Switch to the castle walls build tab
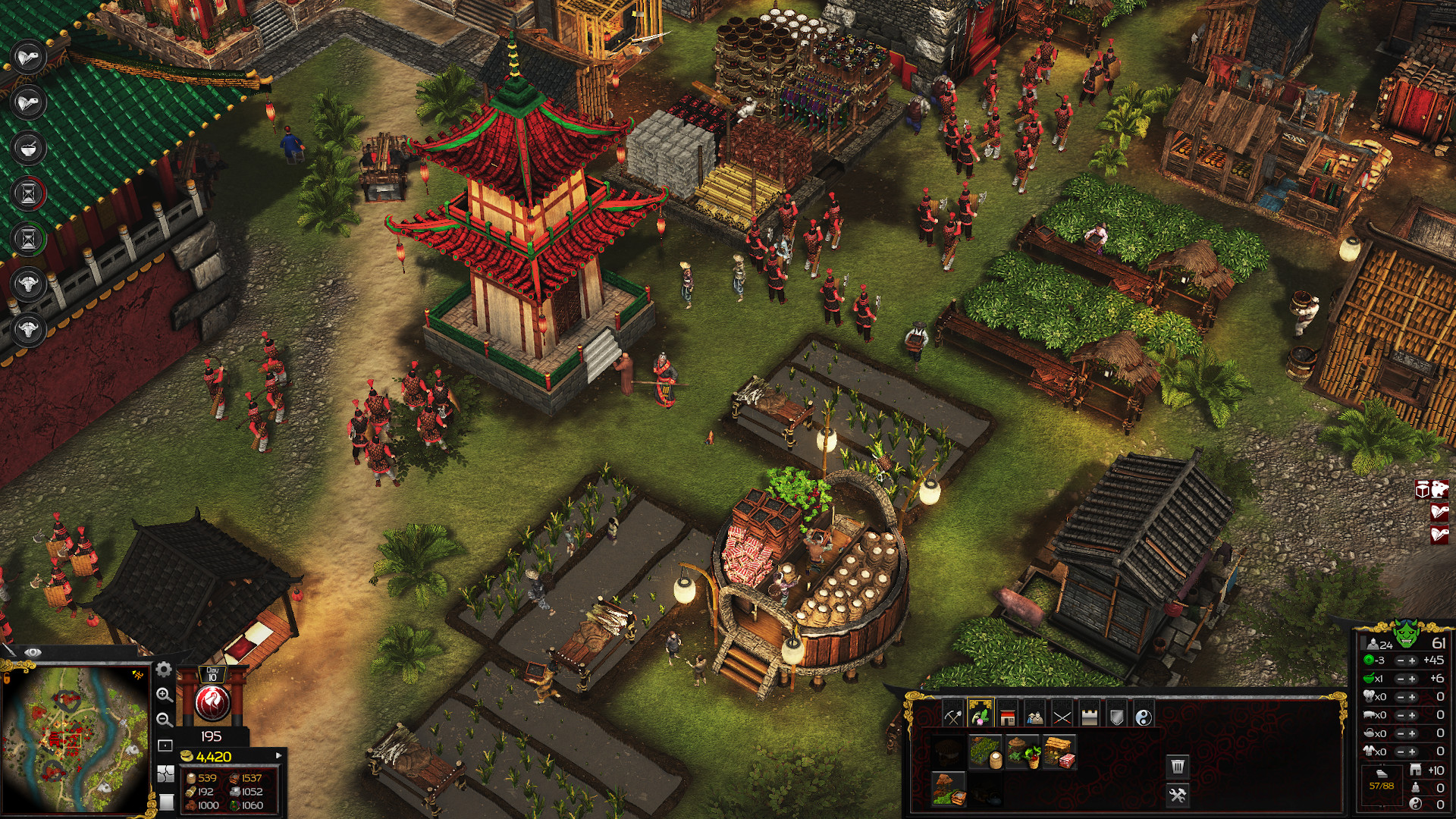 (x=1089, y=717)
